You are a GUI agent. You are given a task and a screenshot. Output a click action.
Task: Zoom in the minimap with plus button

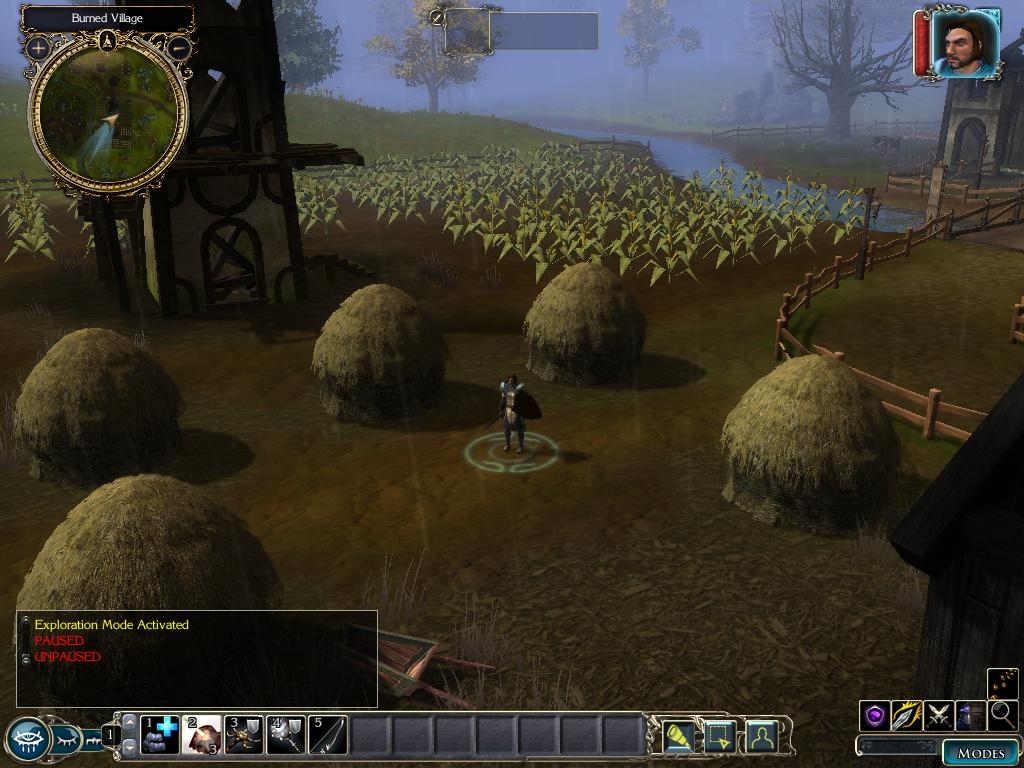point(39,47)
